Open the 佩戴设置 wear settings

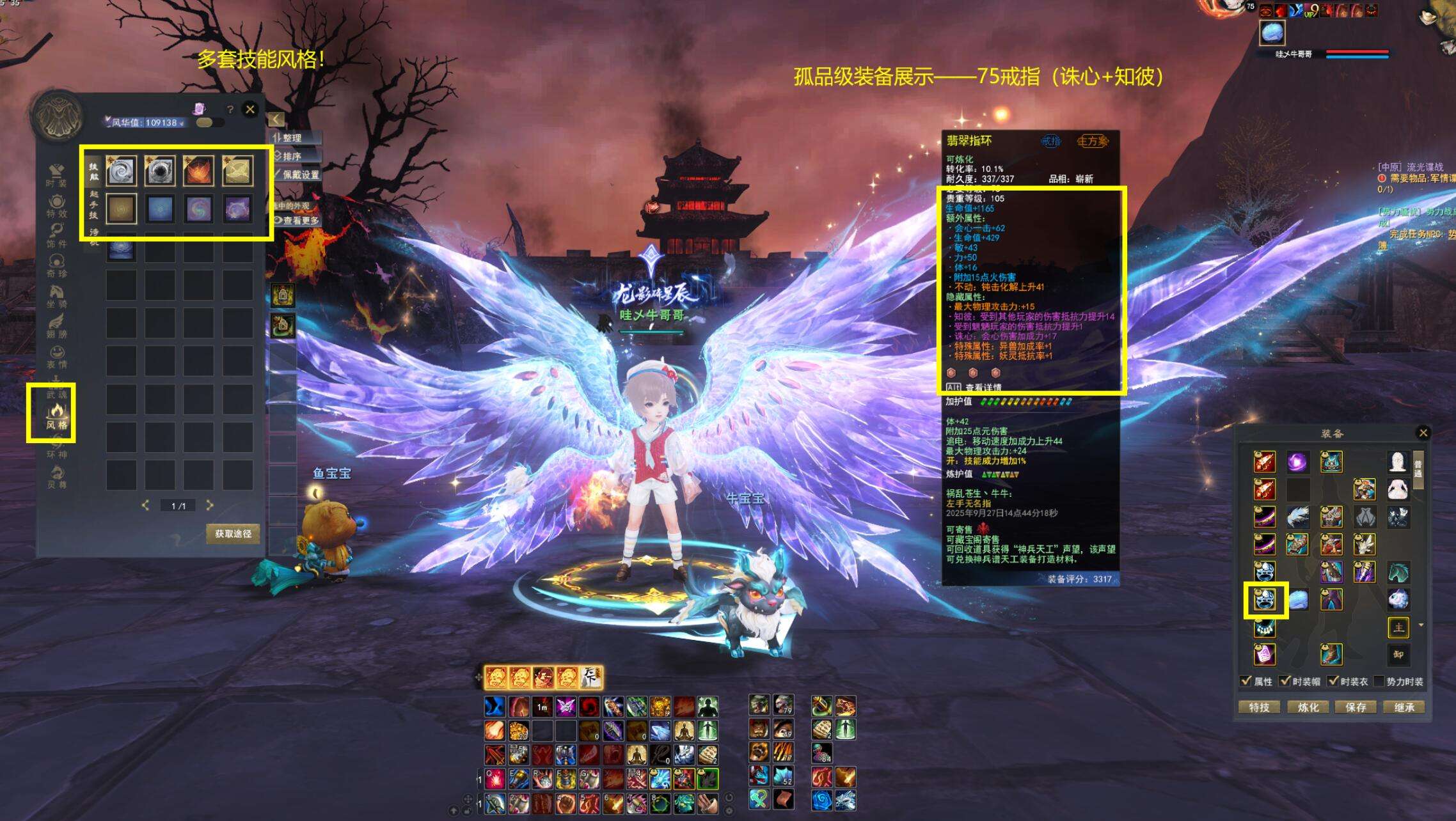click(x=299, y=175)
